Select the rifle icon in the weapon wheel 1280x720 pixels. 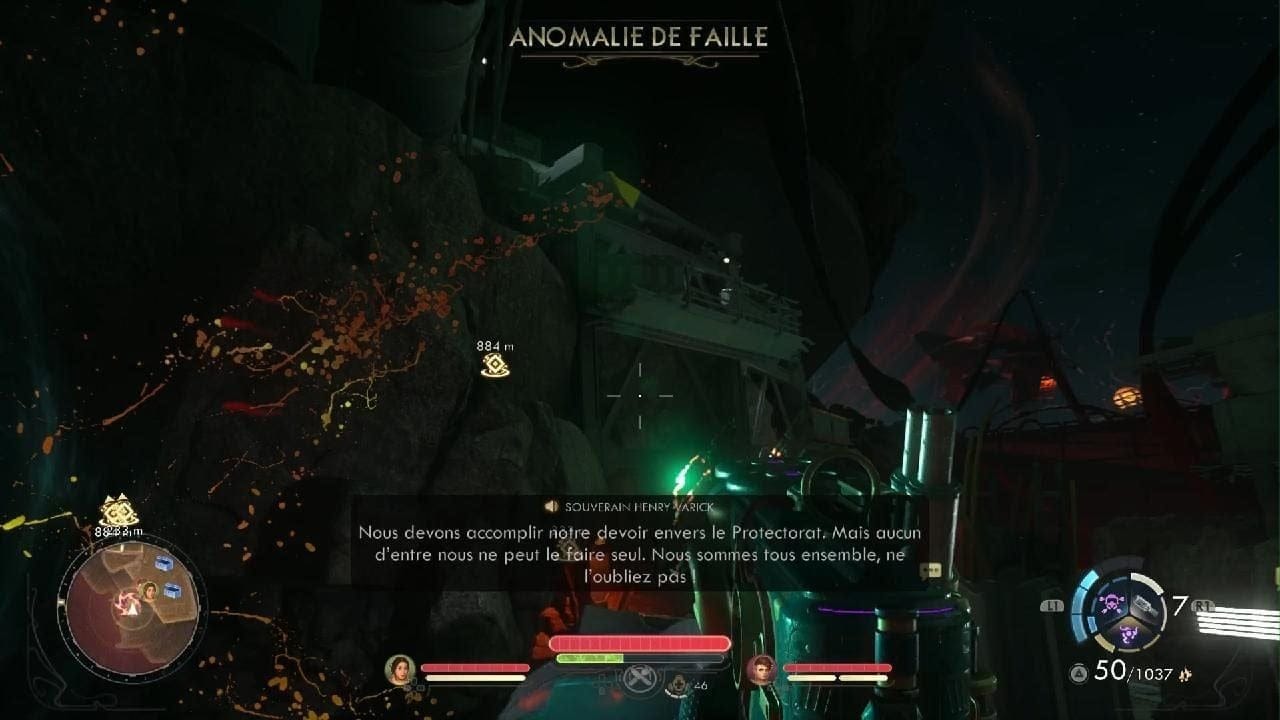coord(1145,605)
